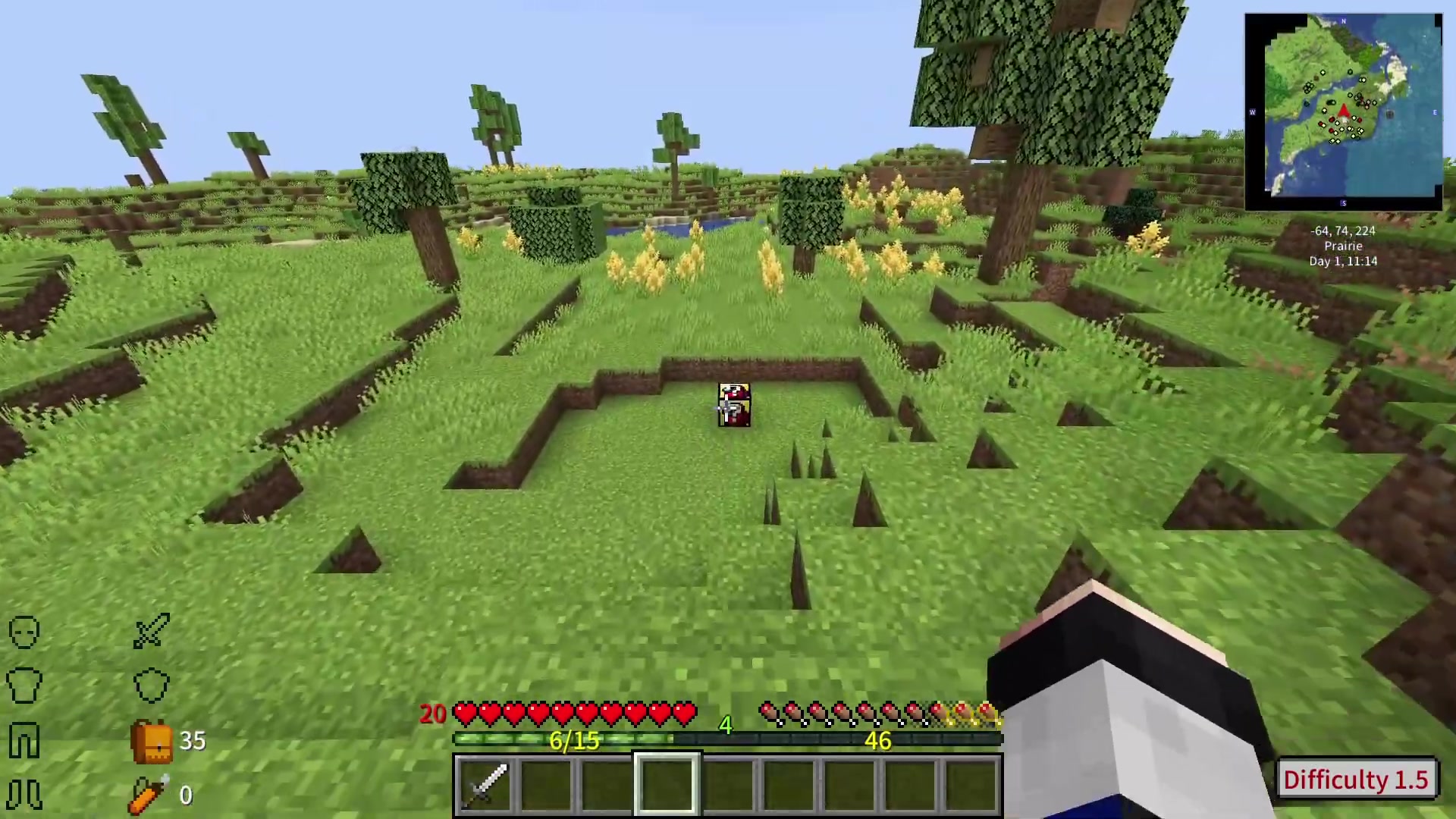Screen dimensions: 1456x819
Task: Click the chestplate status icon
Action: tap(24, 685)
